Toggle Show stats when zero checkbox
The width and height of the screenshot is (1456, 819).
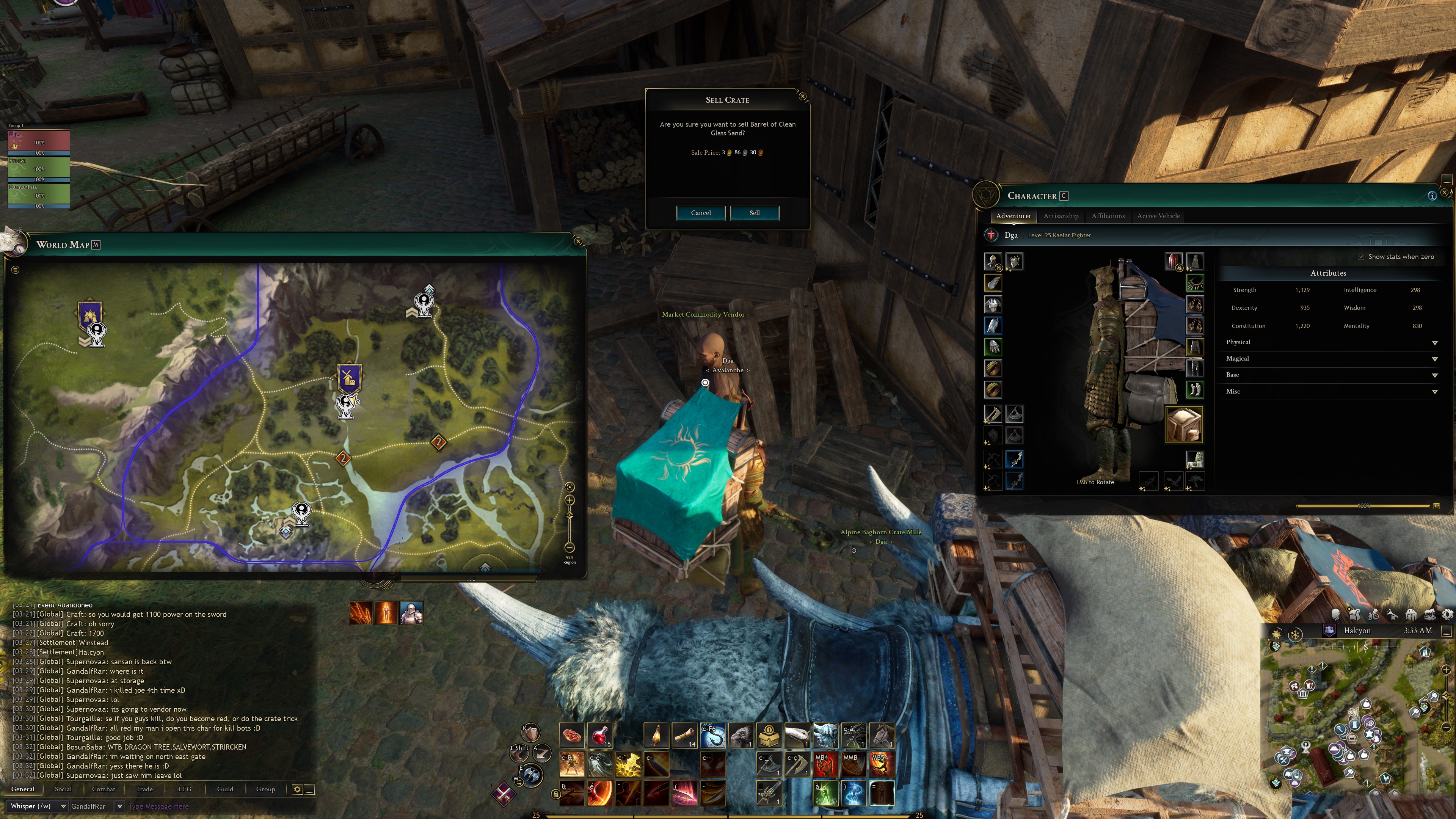(1361, 257)
